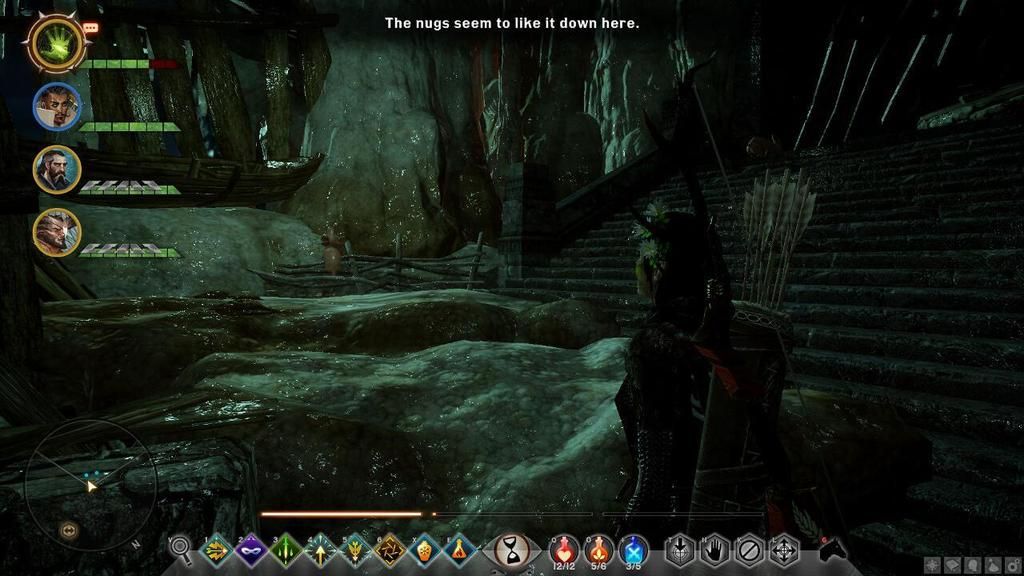This screenshot has height=576, width=1024.
Task: Use the orange crossed-blades ability
Action: (390, 549)
